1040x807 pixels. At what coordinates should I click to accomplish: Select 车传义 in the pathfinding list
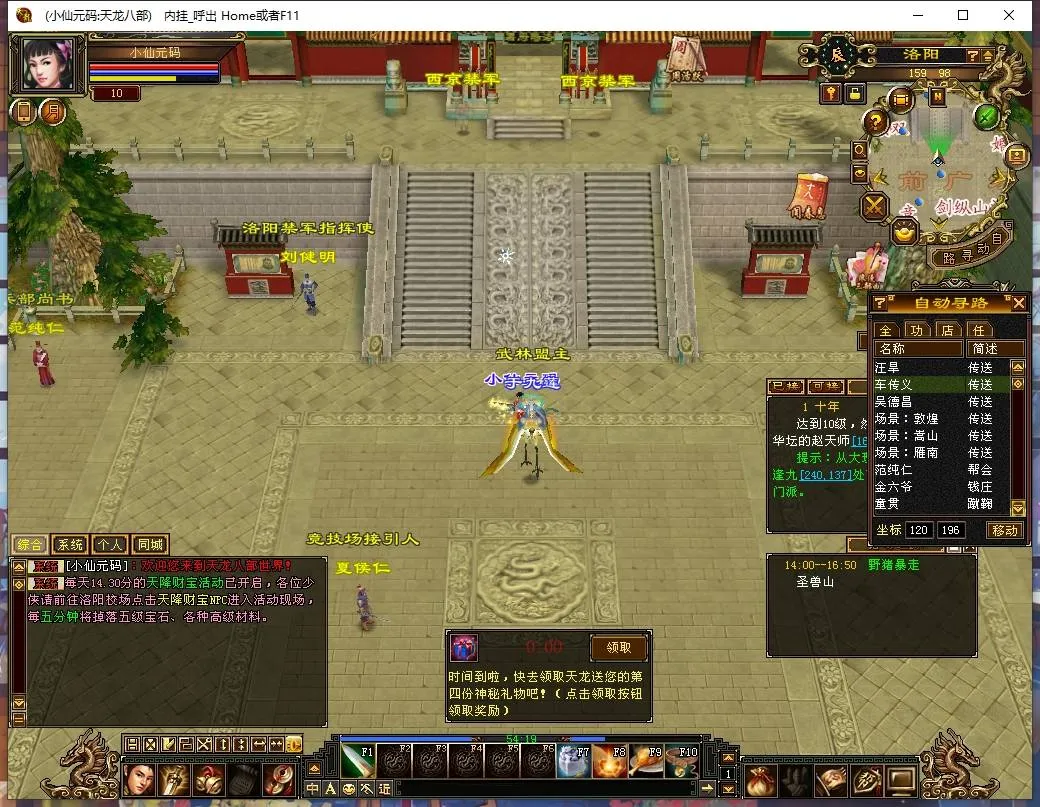pos(894,384)
